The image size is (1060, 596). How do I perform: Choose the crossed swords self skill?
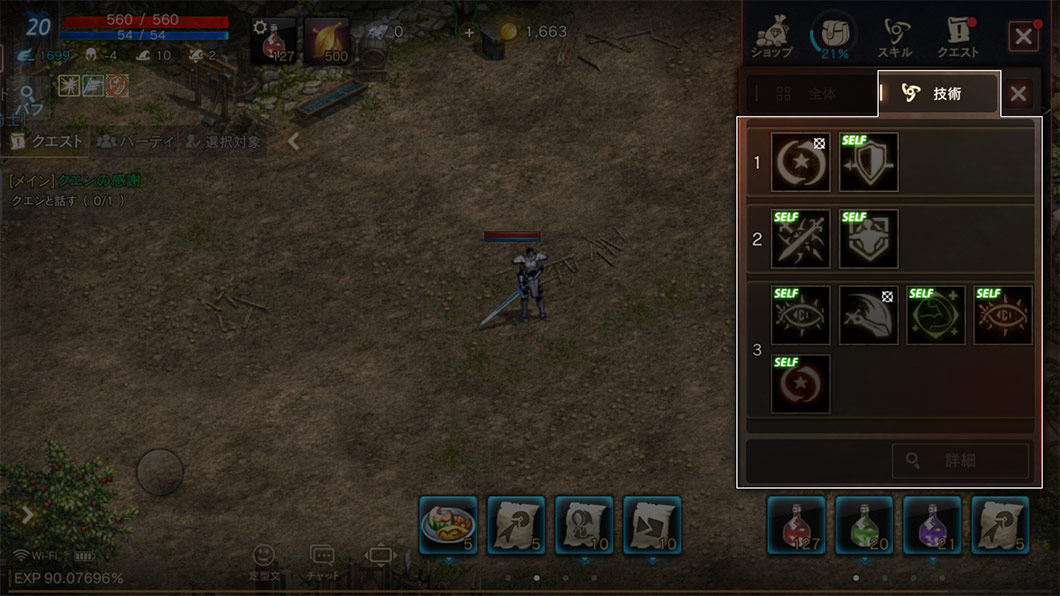click(800, 238)
